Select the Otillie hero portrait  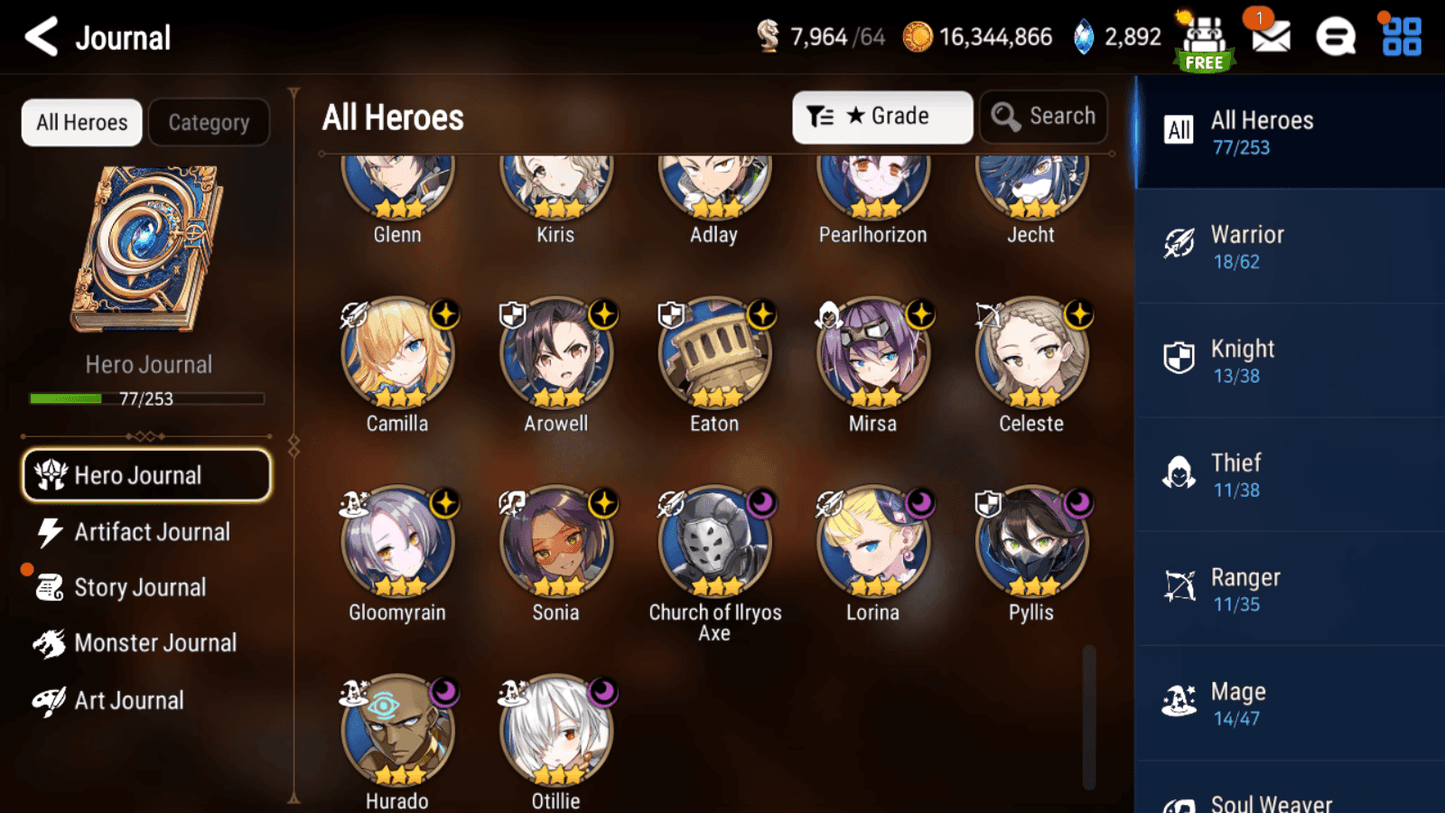click(556, 730)
